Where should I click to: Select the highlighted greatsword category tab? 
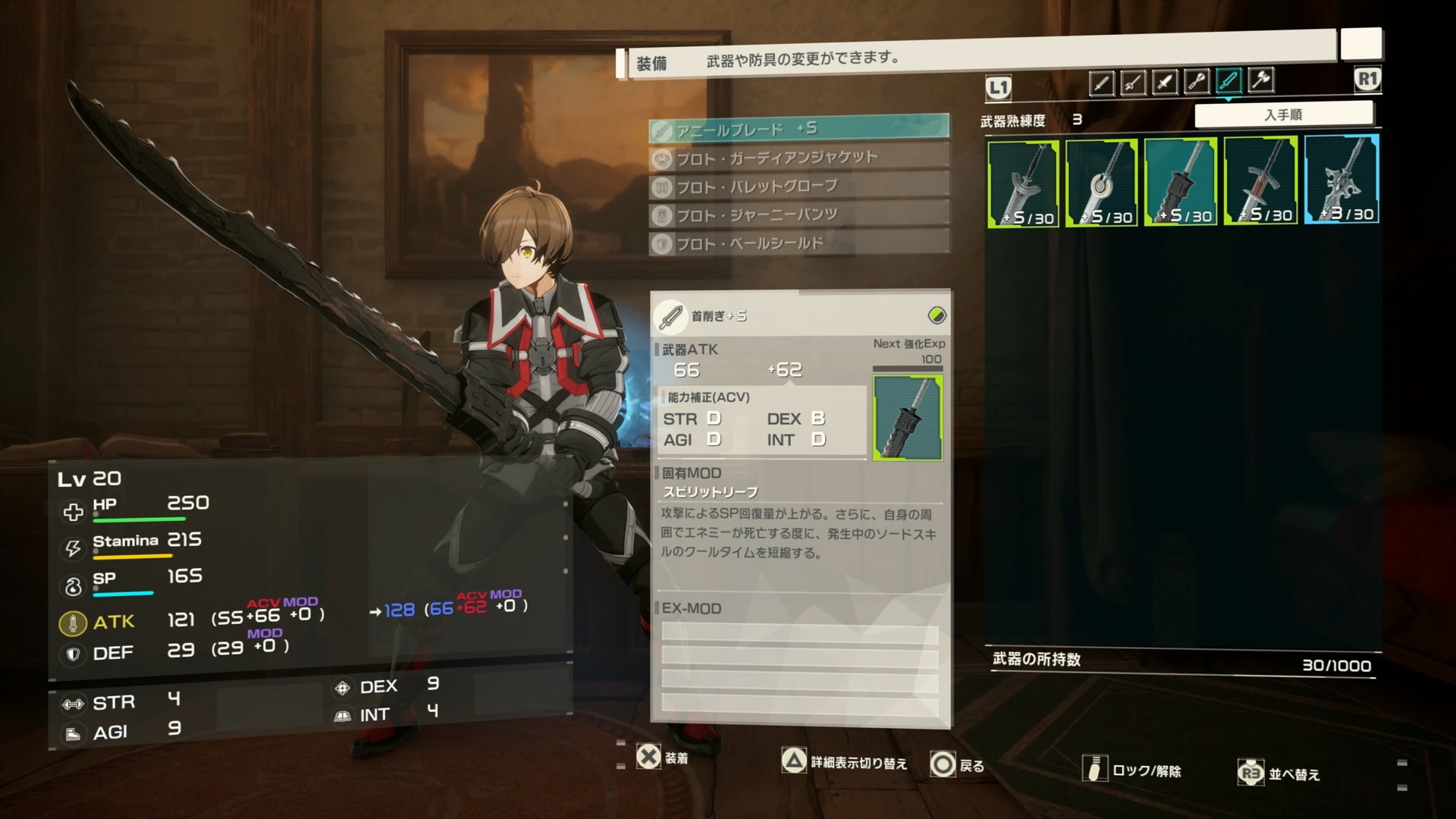(1228, 80)
